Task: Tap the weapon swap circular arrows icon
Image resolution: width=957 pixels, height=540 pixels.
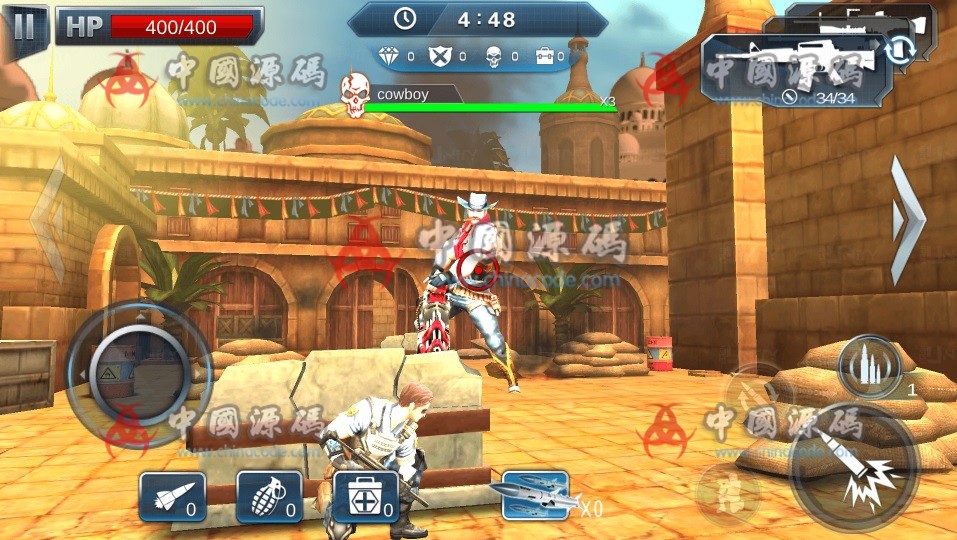Action: pyautogui.click(x=900, y=49)
